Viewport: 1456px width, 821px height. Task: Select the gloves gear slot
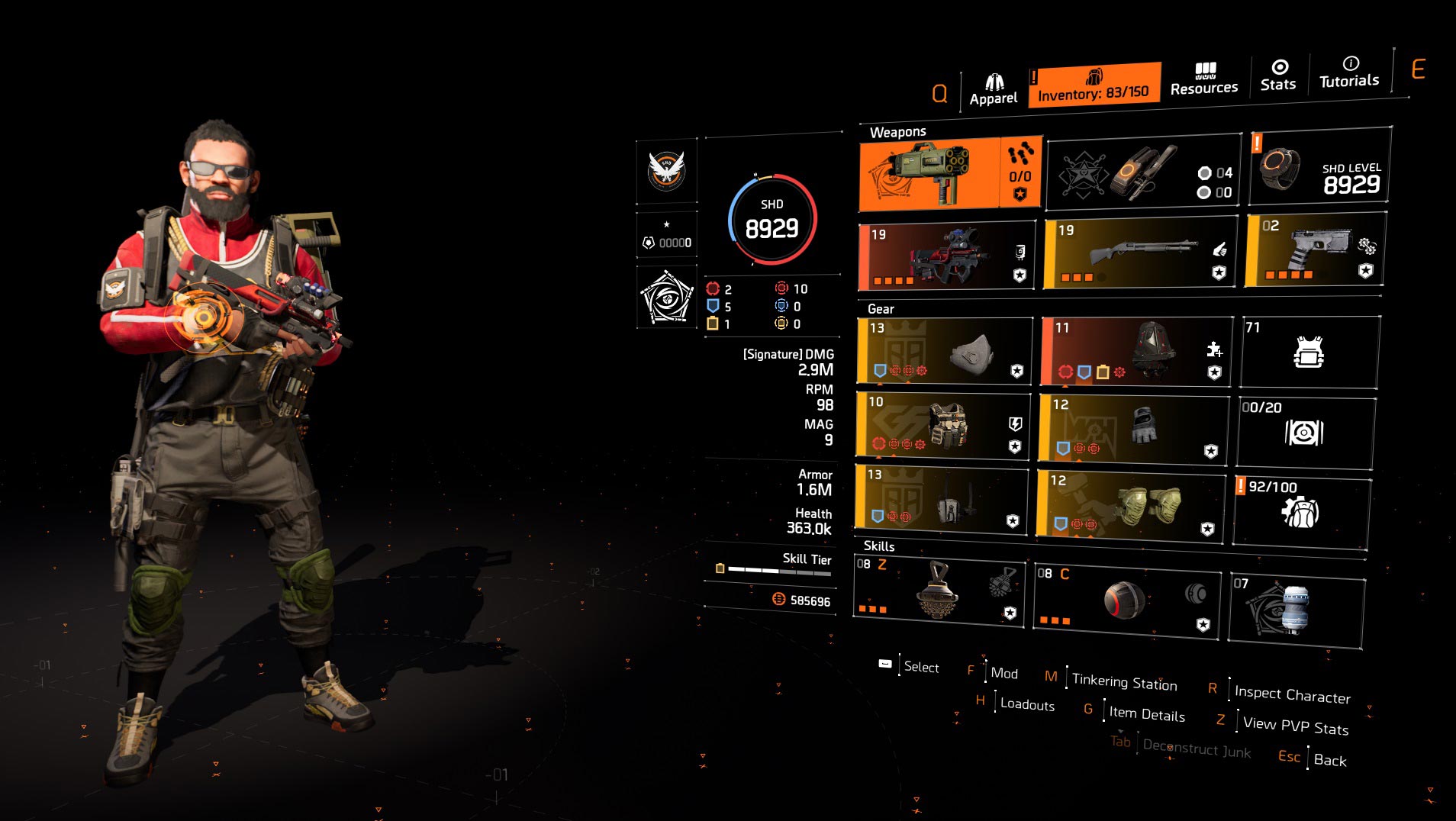coord(1133,427)
